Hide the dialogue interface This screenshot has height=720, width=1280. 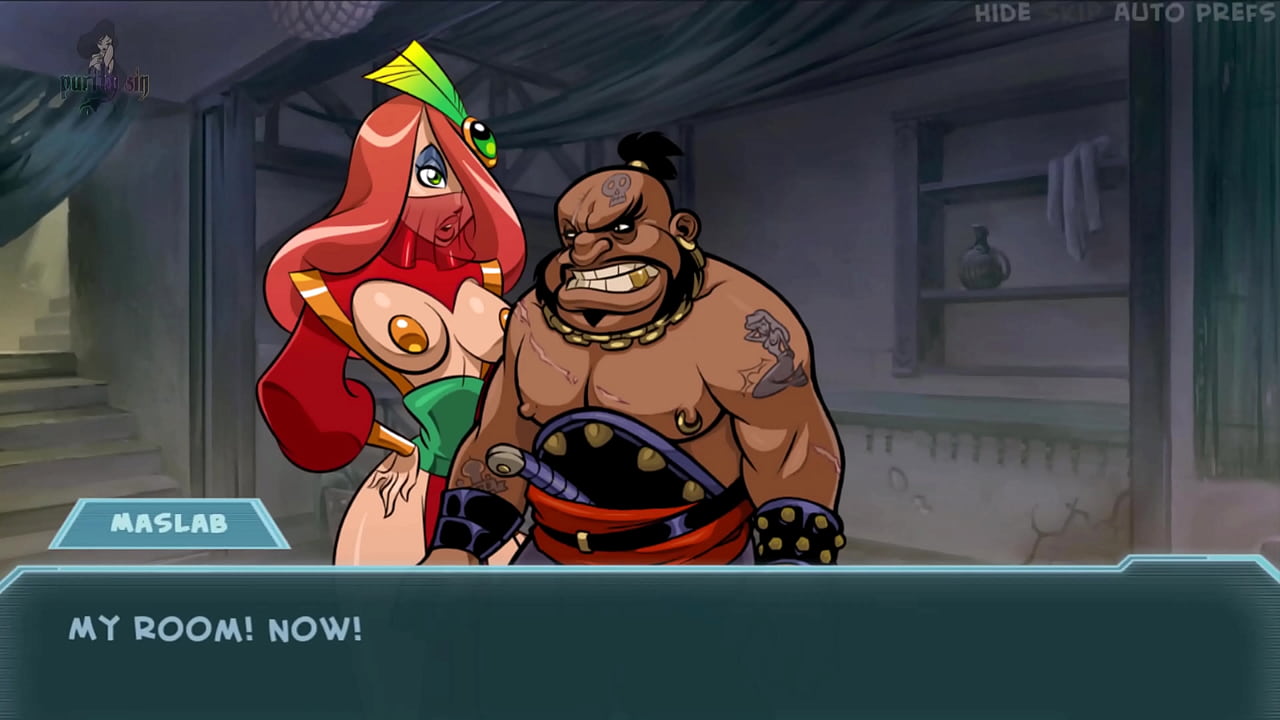pyautogui.click(x=1002, y=13)
